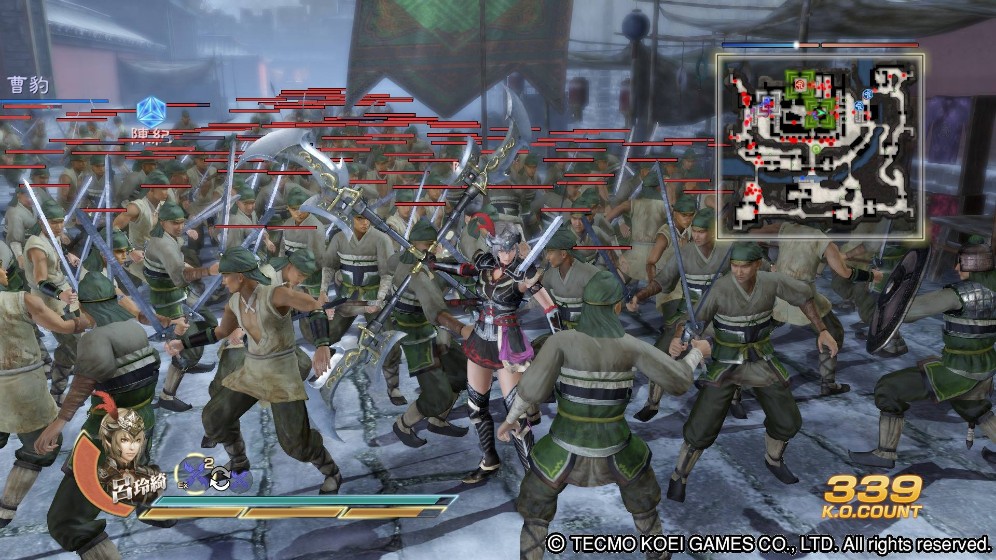Image resolution: width=996 pixels, height=560 pixels.
Task: Click the blue cube officer marker
Action: coord(149,109)
